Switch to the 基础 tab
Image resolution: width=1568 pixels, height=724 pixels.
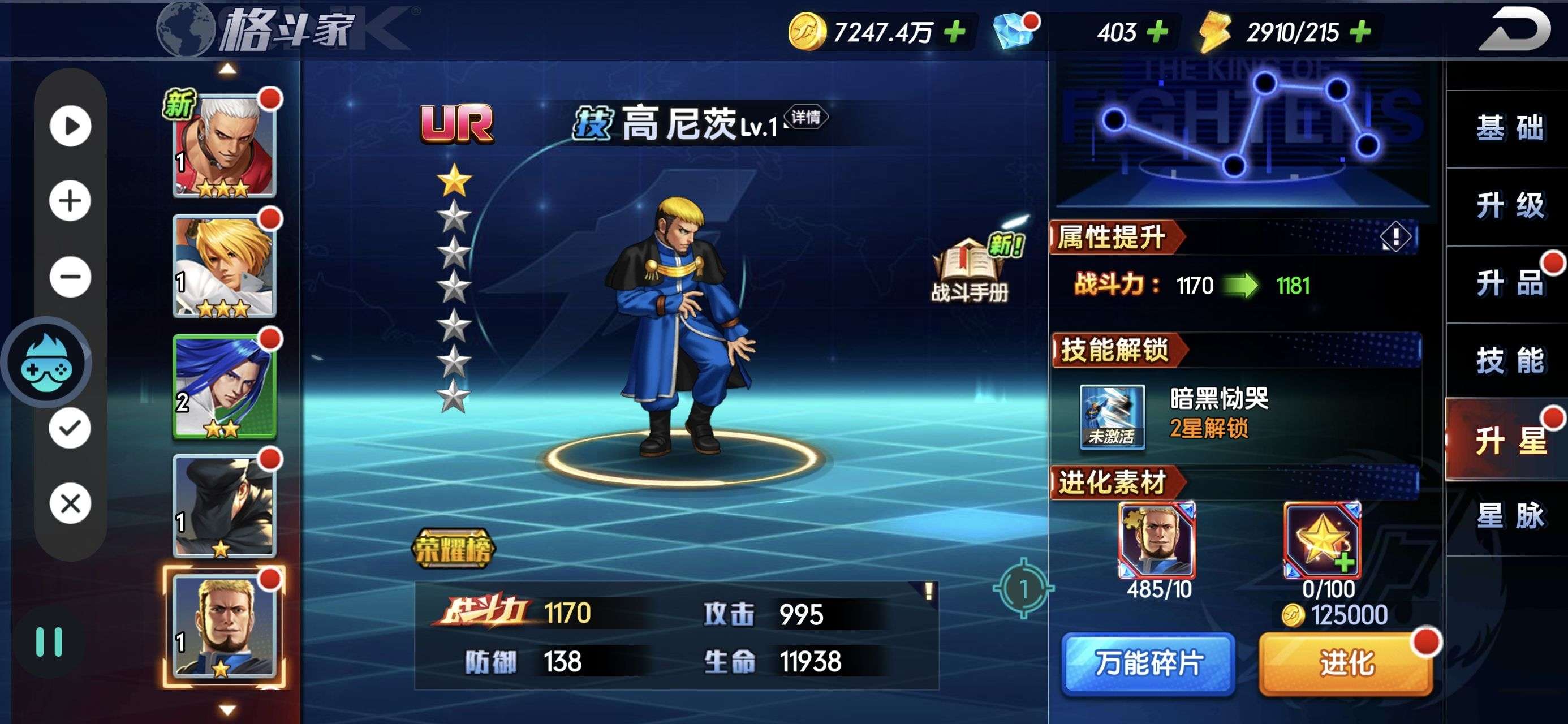point(1510,128)
